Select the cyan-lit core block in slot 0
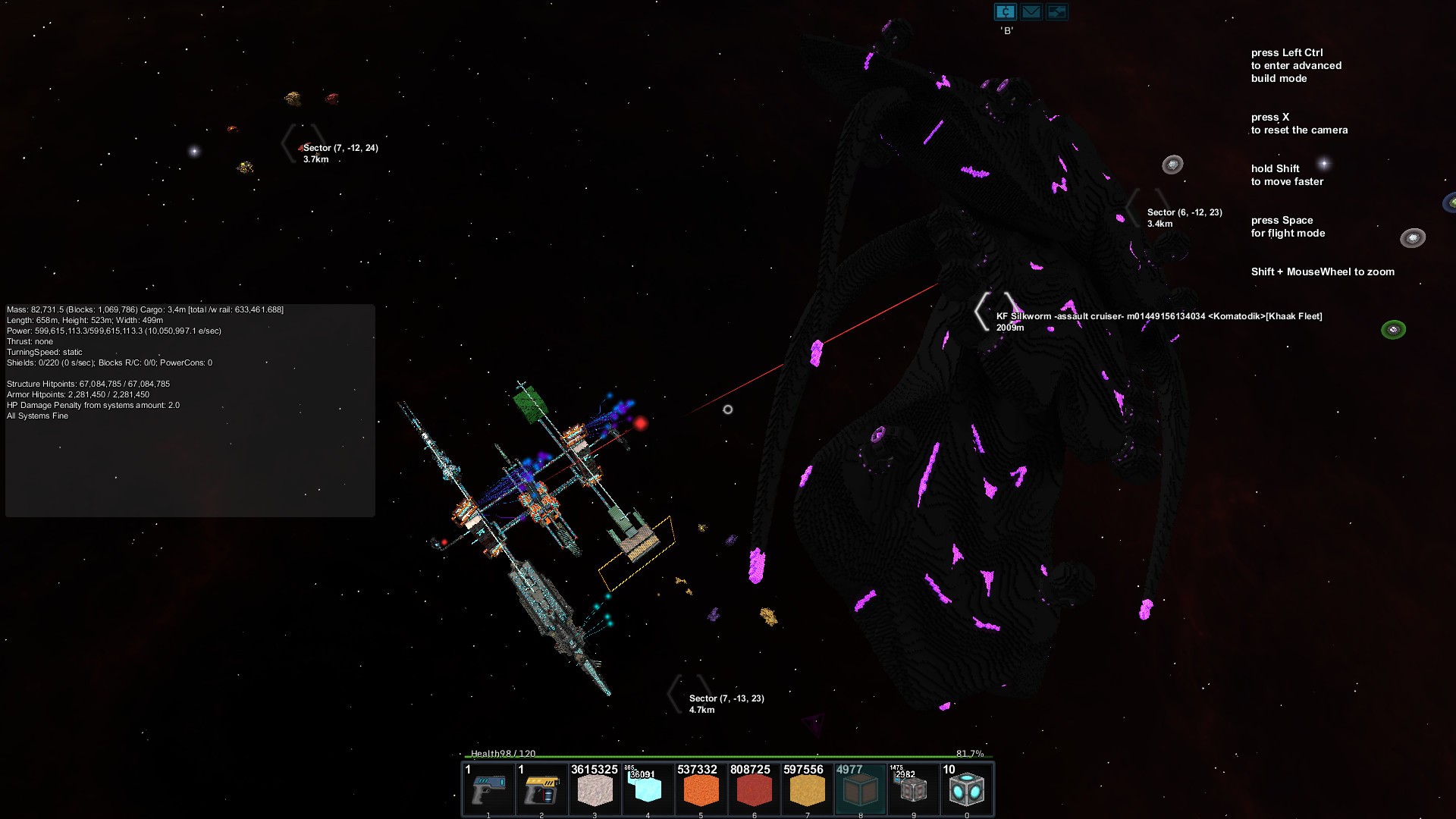1456x819 pixels. (966, 789)
